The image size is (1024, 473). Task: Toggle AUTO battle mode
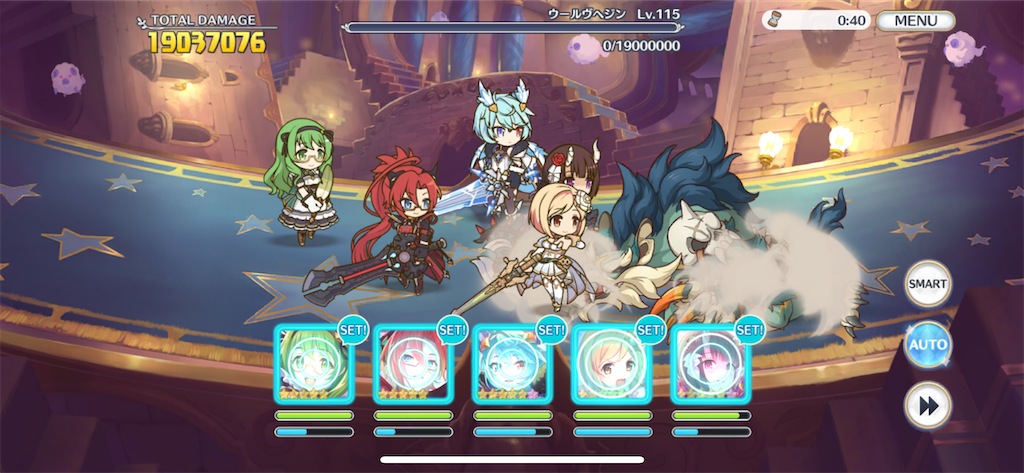coord(927,345)
